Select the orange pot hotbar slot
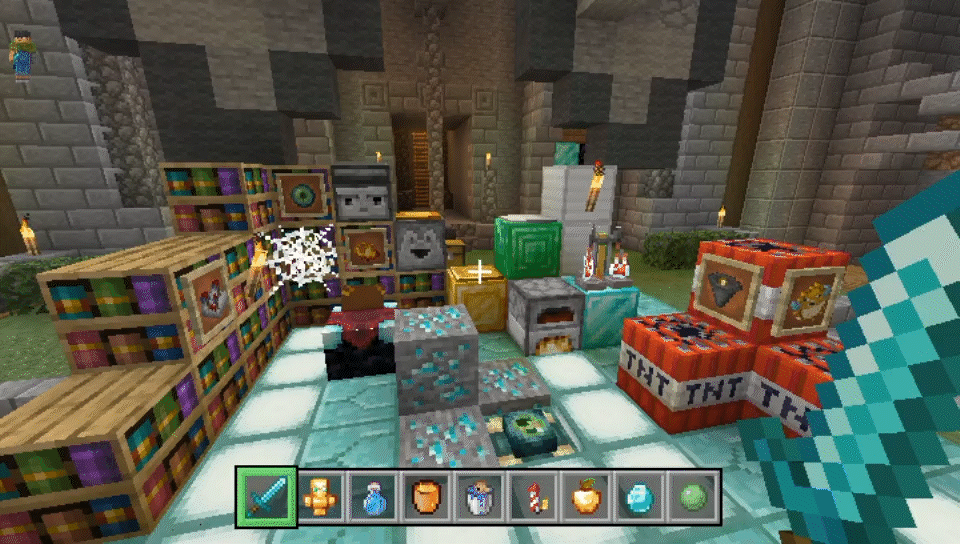This screenshot has height=544, width=960. pos(425,496)
